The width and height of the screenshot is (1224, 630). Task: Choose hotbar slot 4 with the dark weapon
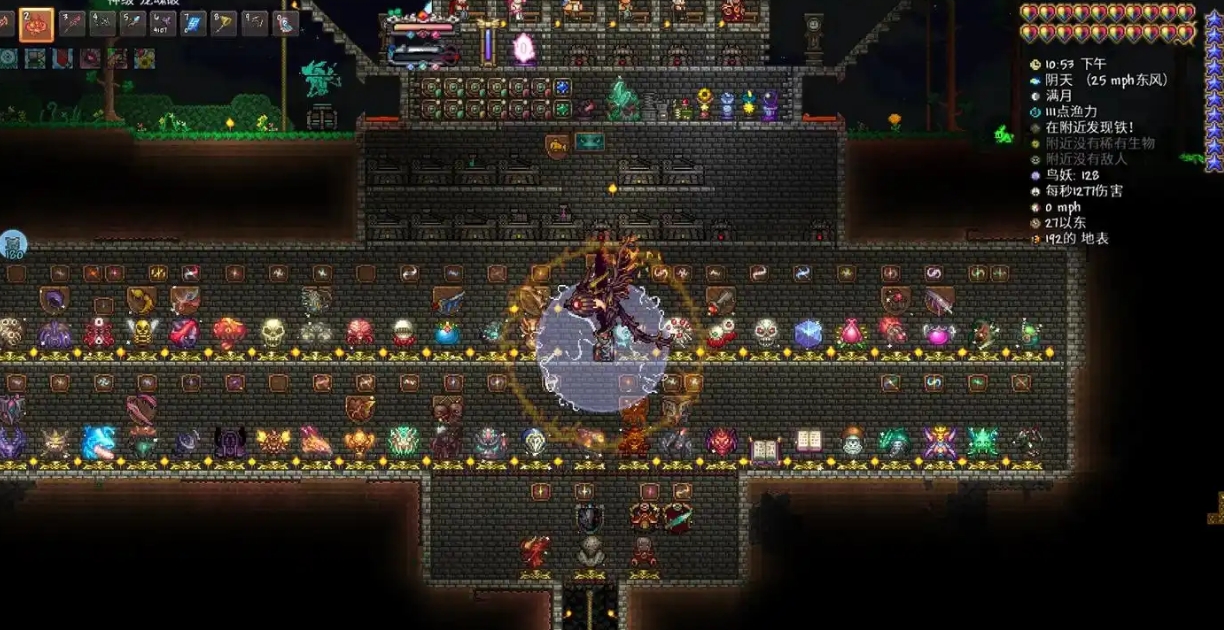pyautogui.click(x=103, y=22)
